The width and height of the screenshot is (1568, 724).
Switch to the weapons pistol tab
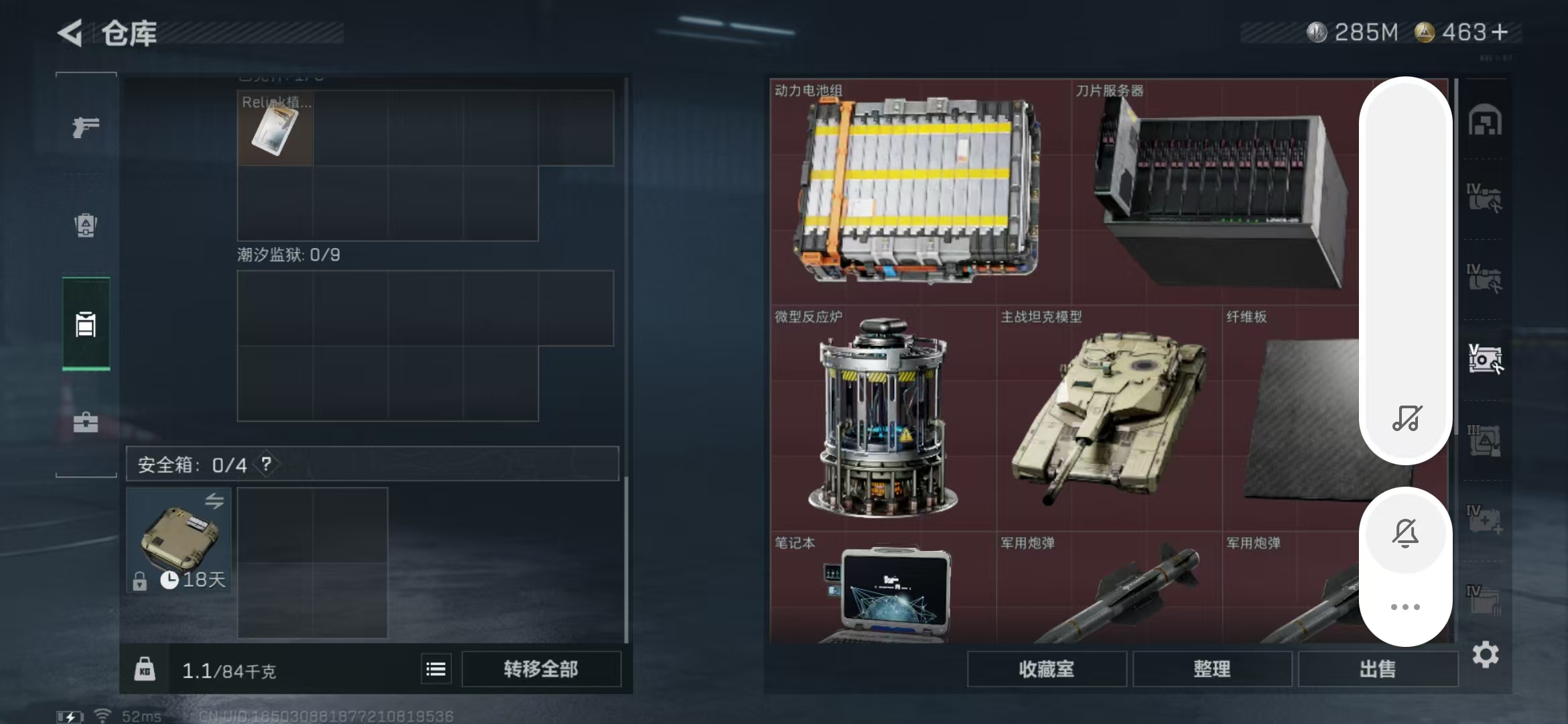[86, 126]
